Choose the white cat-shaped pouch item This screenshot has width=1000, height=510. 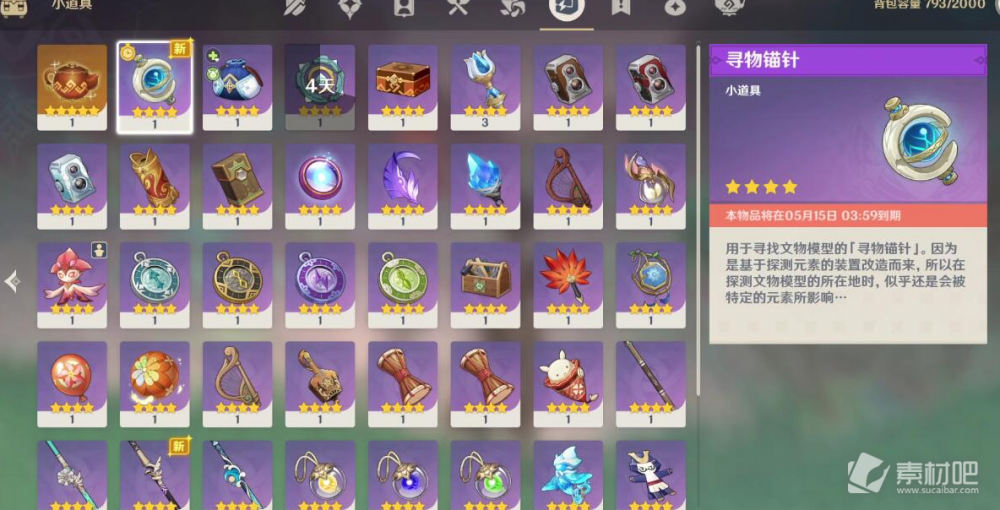point(568,378)
